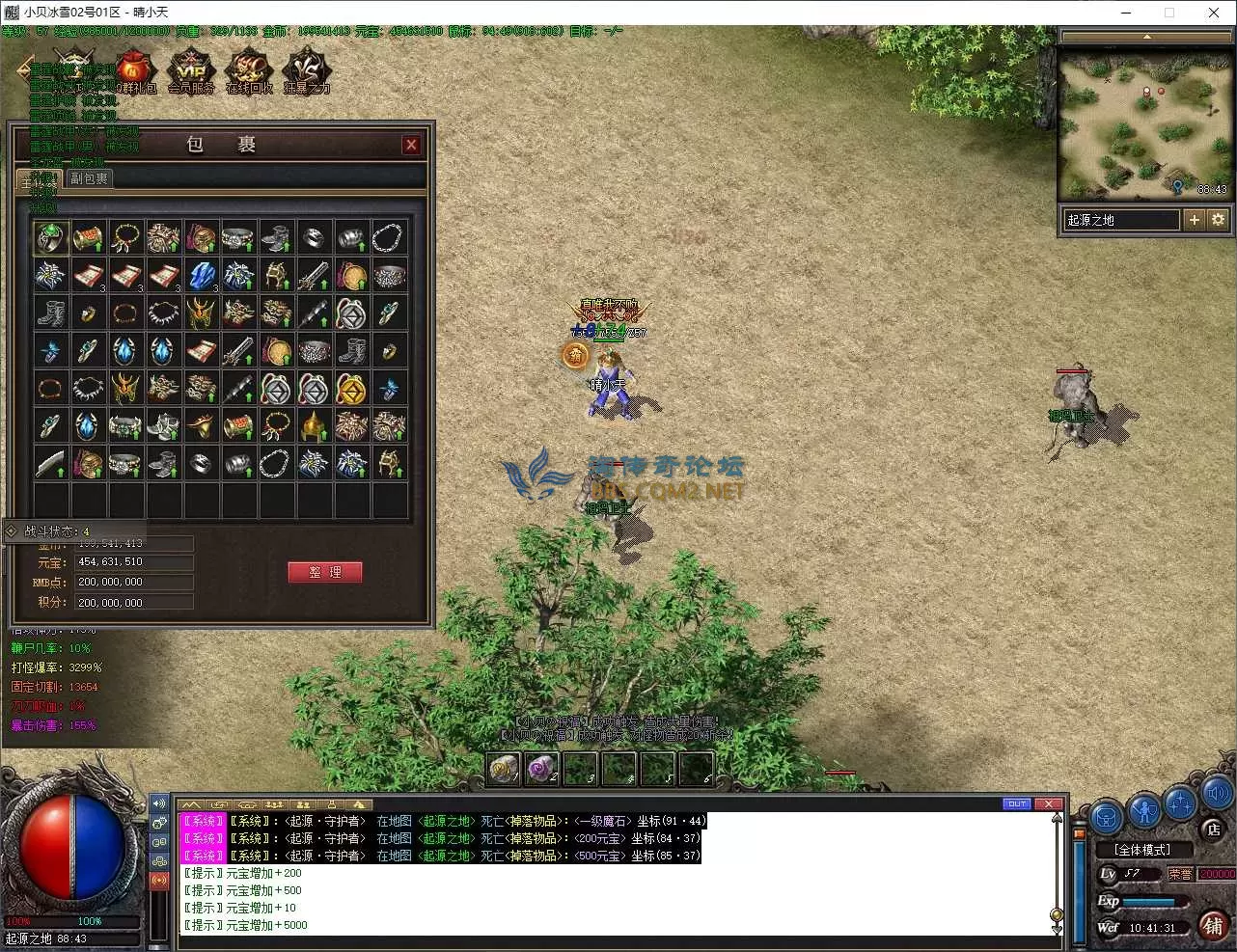Open the 在线回收 recycling icon
1237x952 pixels.
tap(249, 71)
